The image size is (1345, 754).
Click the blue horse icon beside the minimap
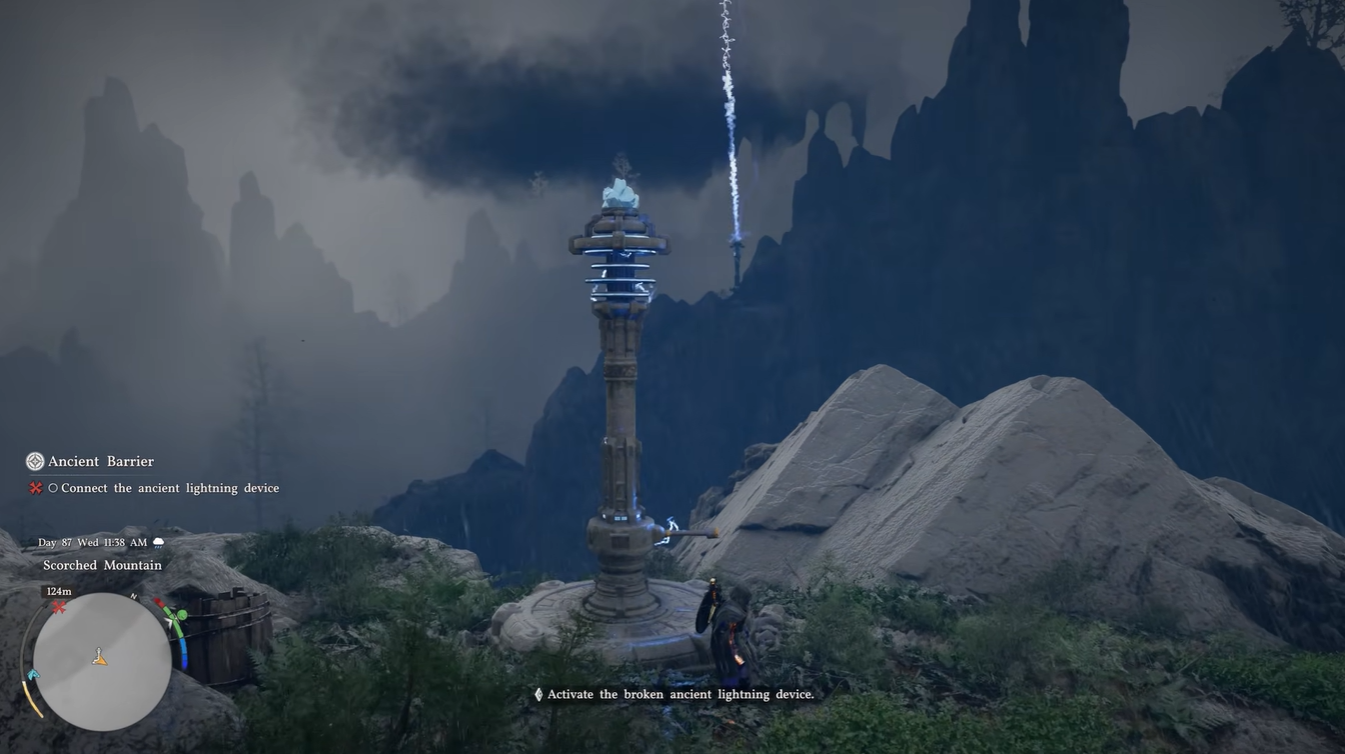pos(32,676)
